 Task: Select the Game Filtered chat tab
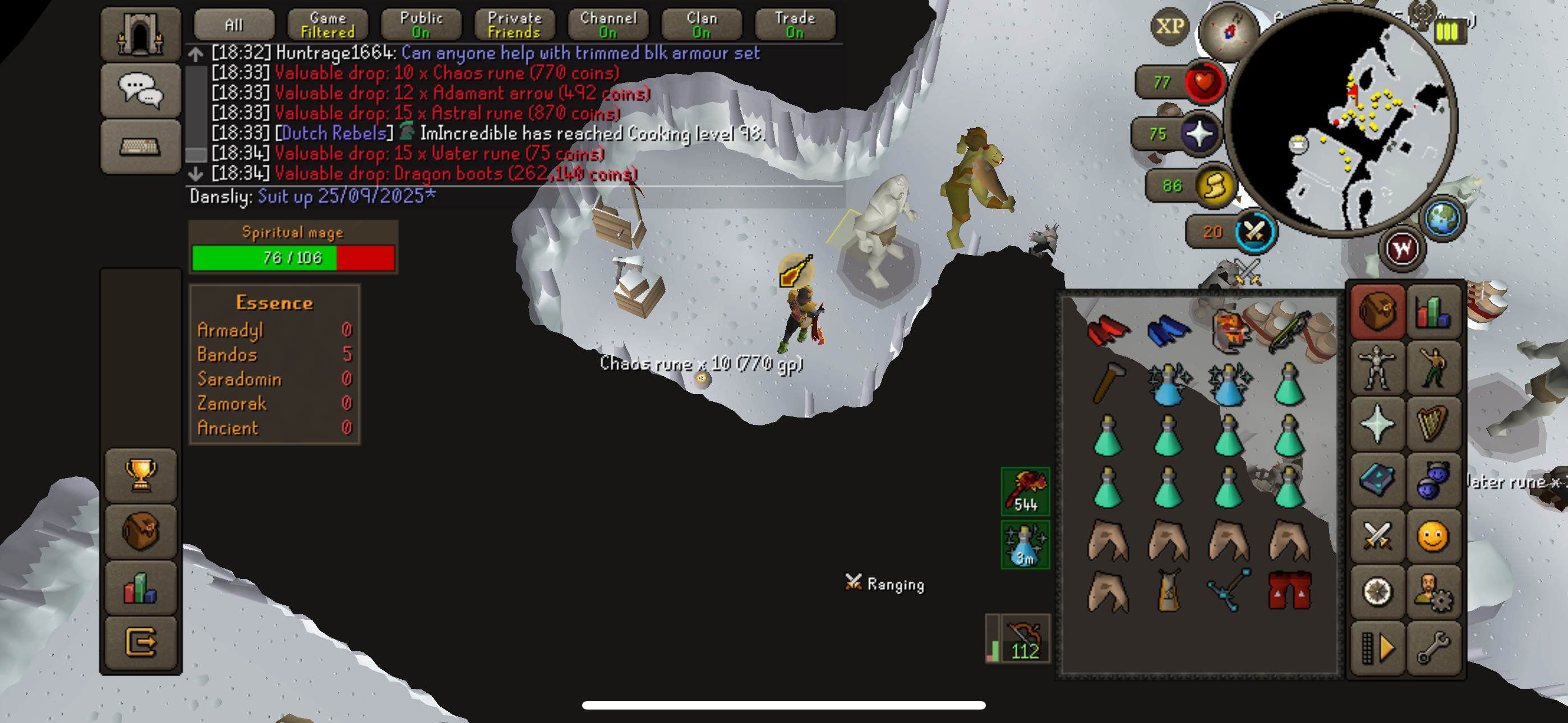point(328,25)
